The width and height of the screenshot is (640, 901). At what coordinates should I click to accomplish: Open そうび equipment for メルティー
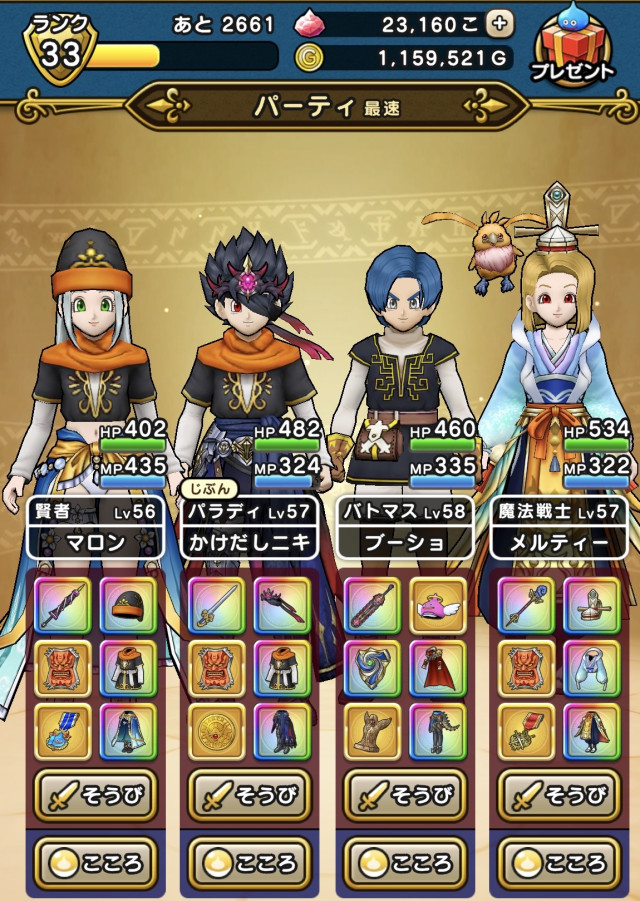pyautogui.click(x=558, y=796)
